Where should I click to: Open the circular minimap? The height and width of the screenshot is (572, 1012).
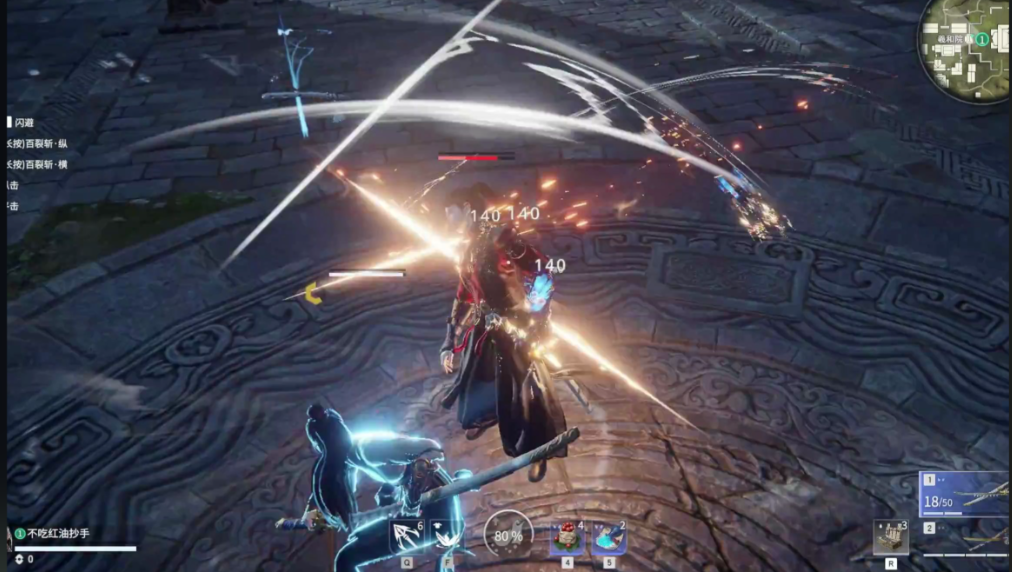966,48
